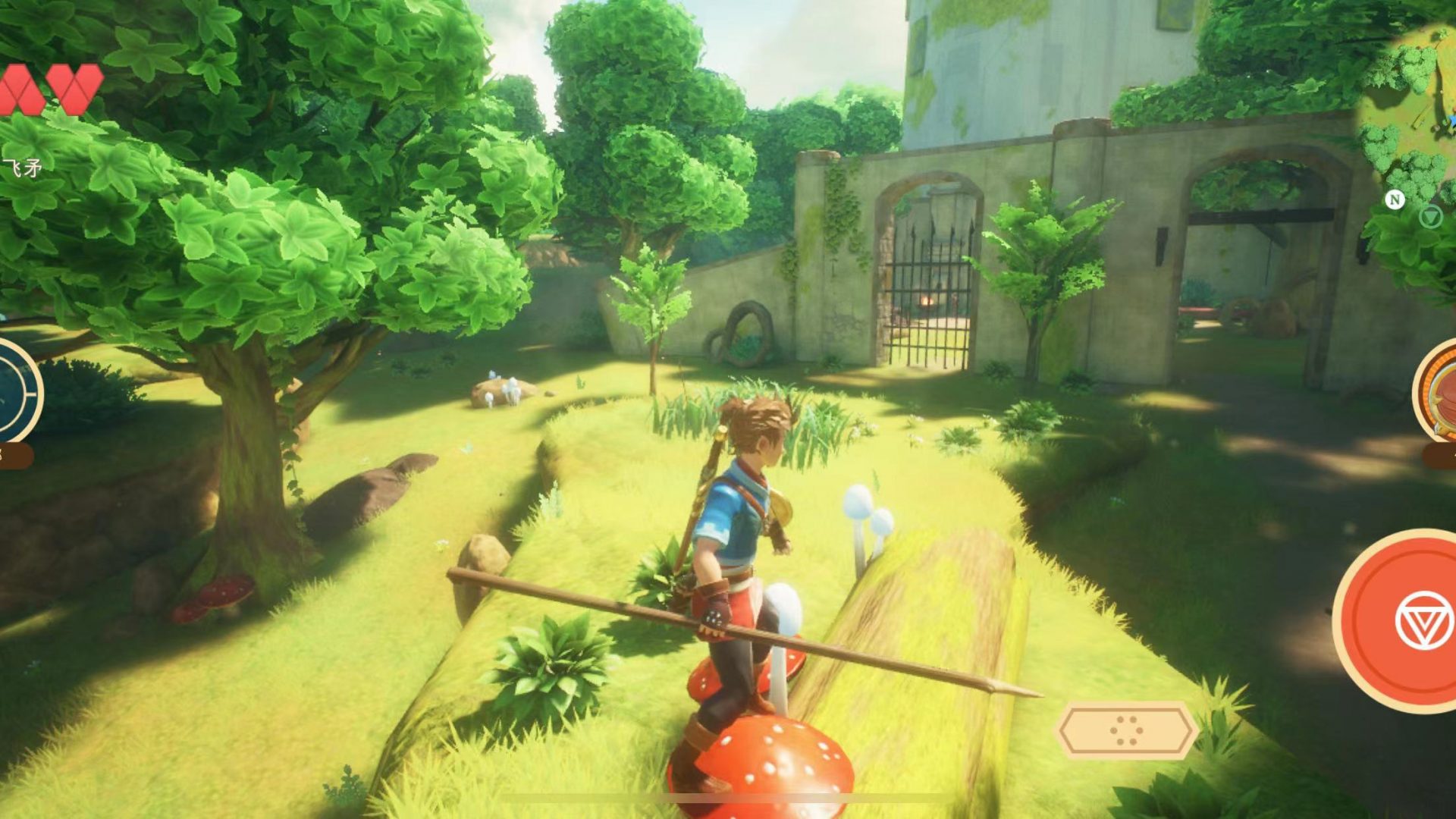1456x819 pixels.
Task: Click the N compass marker
Action: pos(1395,199)
